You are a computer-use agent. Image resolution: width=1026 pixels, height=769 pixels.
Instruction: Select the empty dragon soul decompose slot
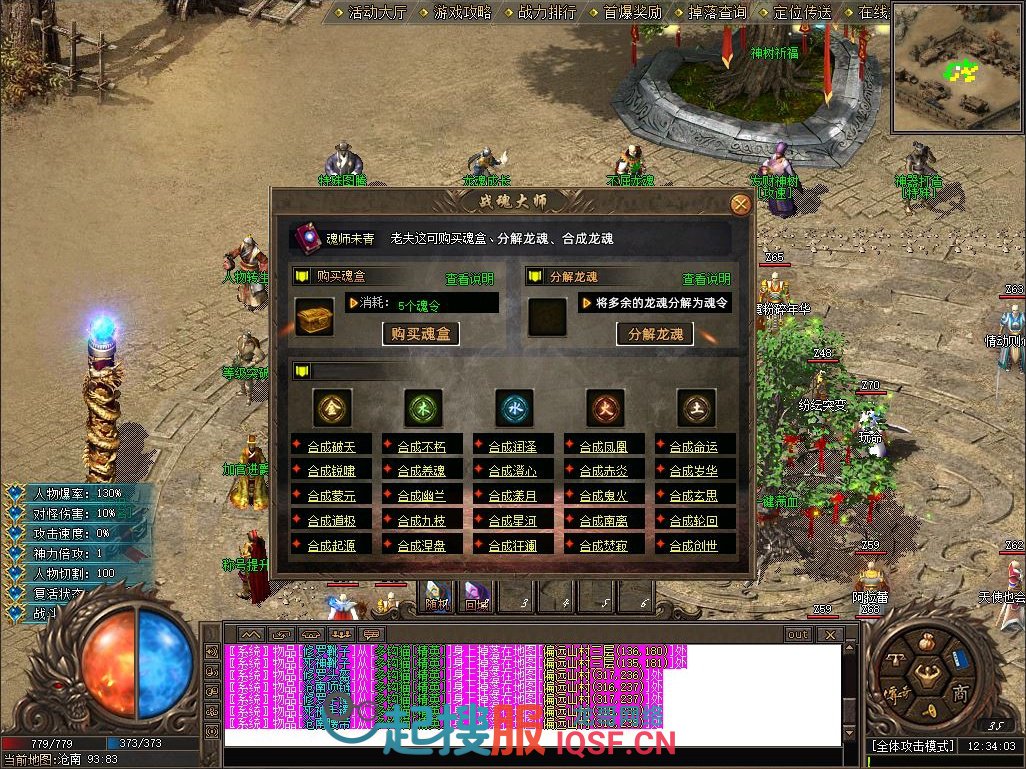(547, 317)
